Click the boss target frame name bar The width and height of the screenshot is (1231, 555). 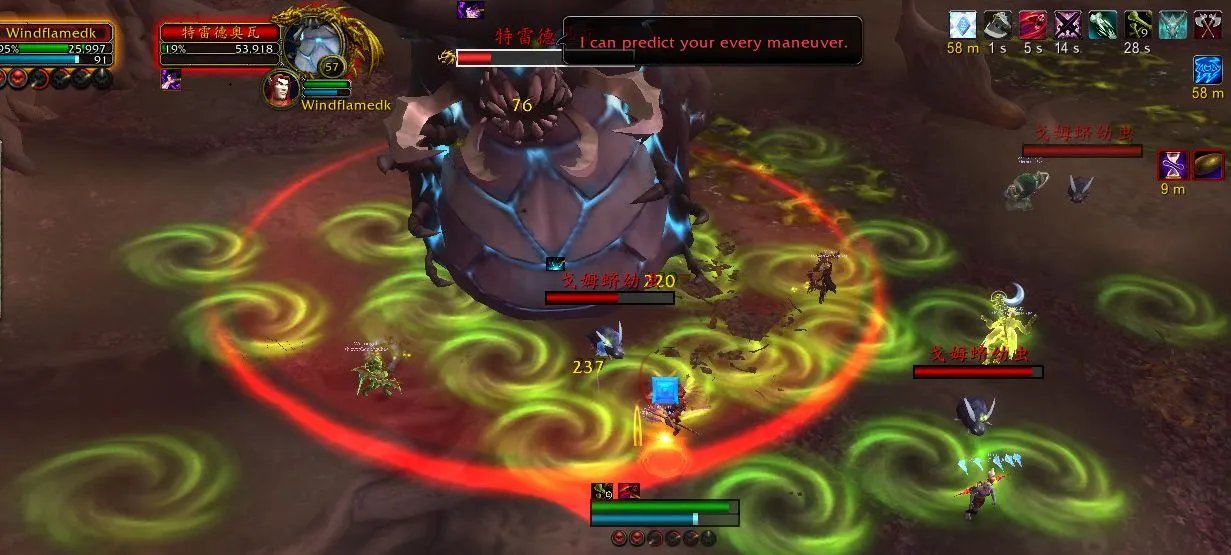point(218,33)
